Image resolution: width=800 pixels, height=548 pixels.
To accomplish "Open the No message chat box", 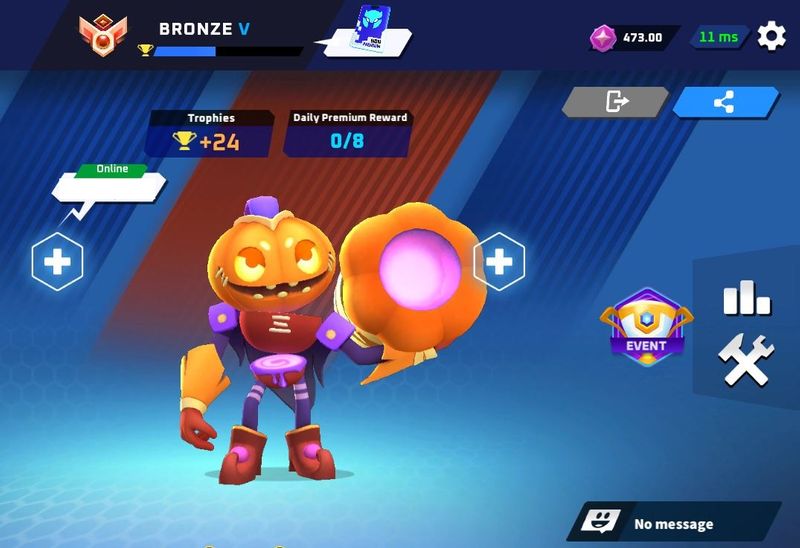I will point(674,523).
